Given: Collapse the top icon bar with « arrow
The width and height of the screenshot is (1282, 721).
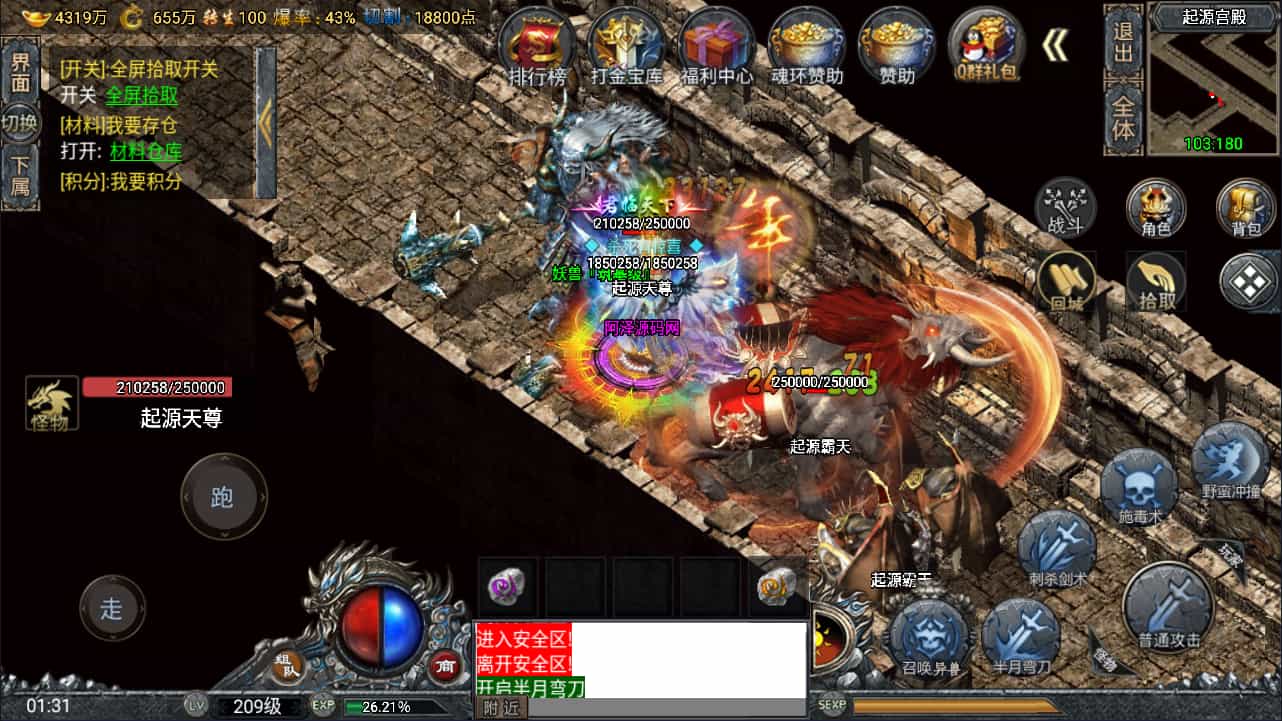Looking at the screenshot, I should (x=1053, y=44).
